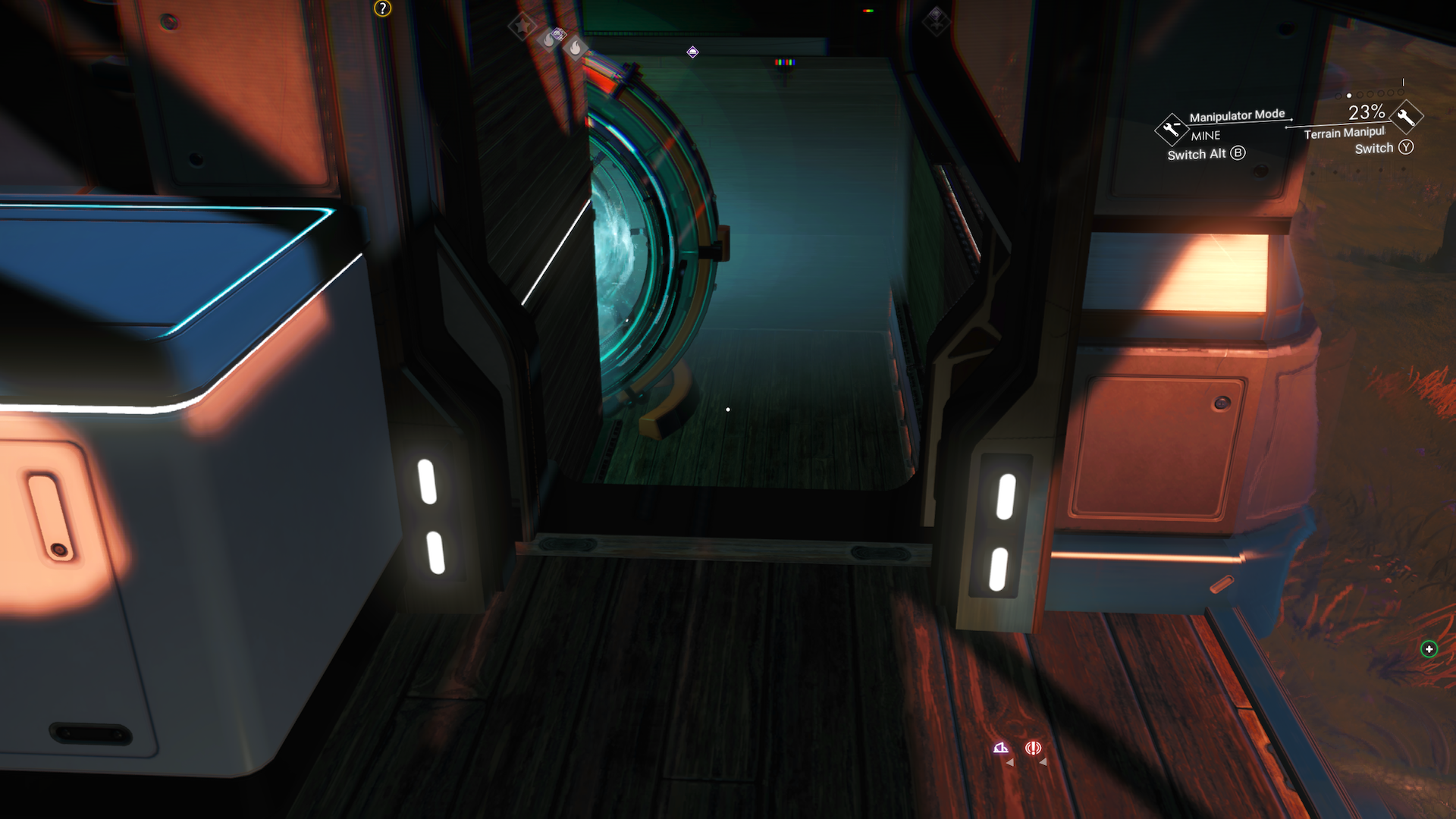The height and width of the screenshot is (819, 1456).
Task: Click the yellow question mark help icon
Action: click(x=381, y=10)
